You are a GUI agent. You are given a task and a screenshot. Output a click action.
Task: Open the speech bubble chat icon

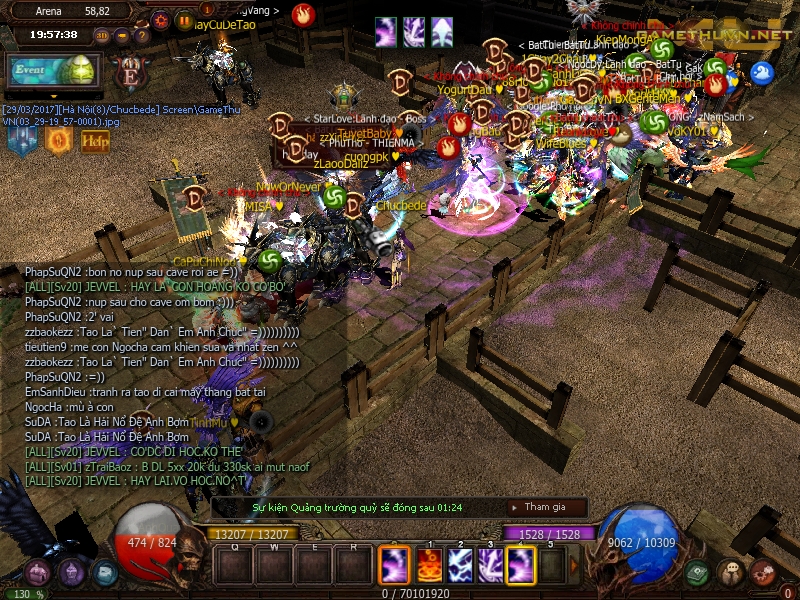(731, 573)
